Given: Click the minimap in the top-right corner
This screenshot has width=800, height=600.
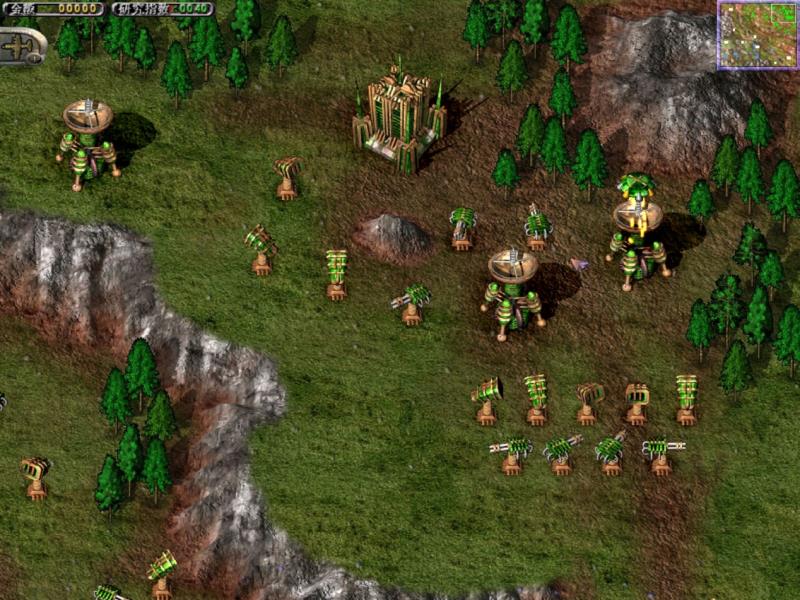Looking at the screenshot, I should pyautogui.click(x=757, y=35).
